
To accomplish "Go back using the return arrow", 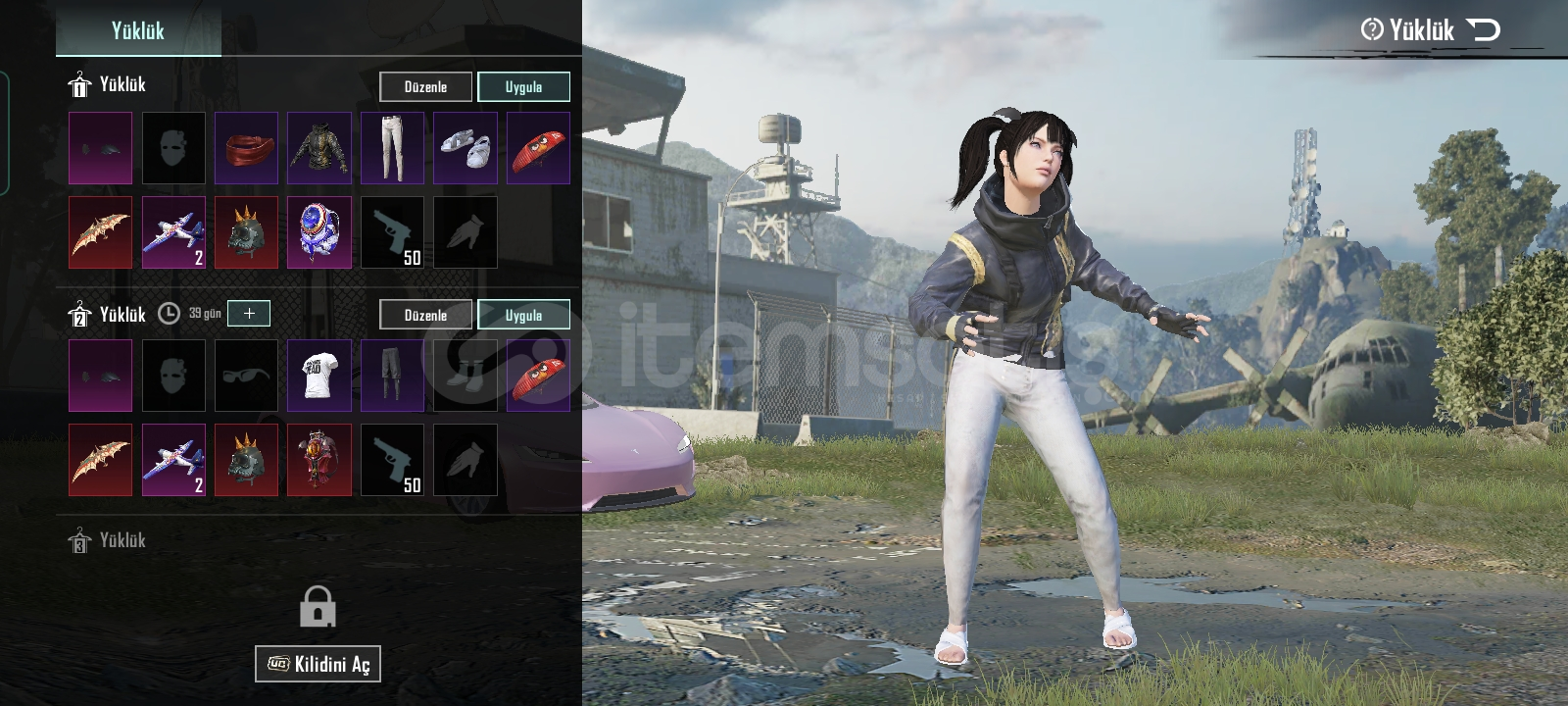I will [x=1484, y=29].
